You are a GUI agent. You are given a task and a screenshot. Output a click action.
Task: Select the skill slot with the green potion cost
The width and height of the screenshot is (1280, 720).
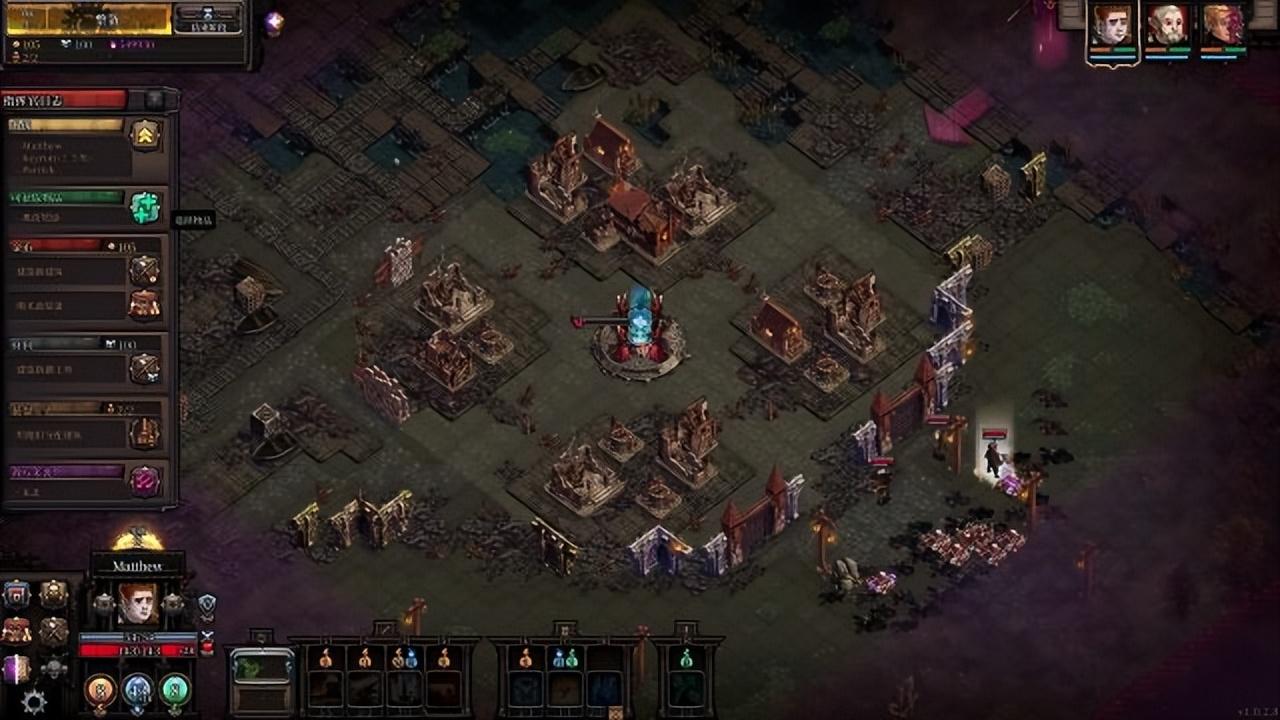(x=686, y=679)
